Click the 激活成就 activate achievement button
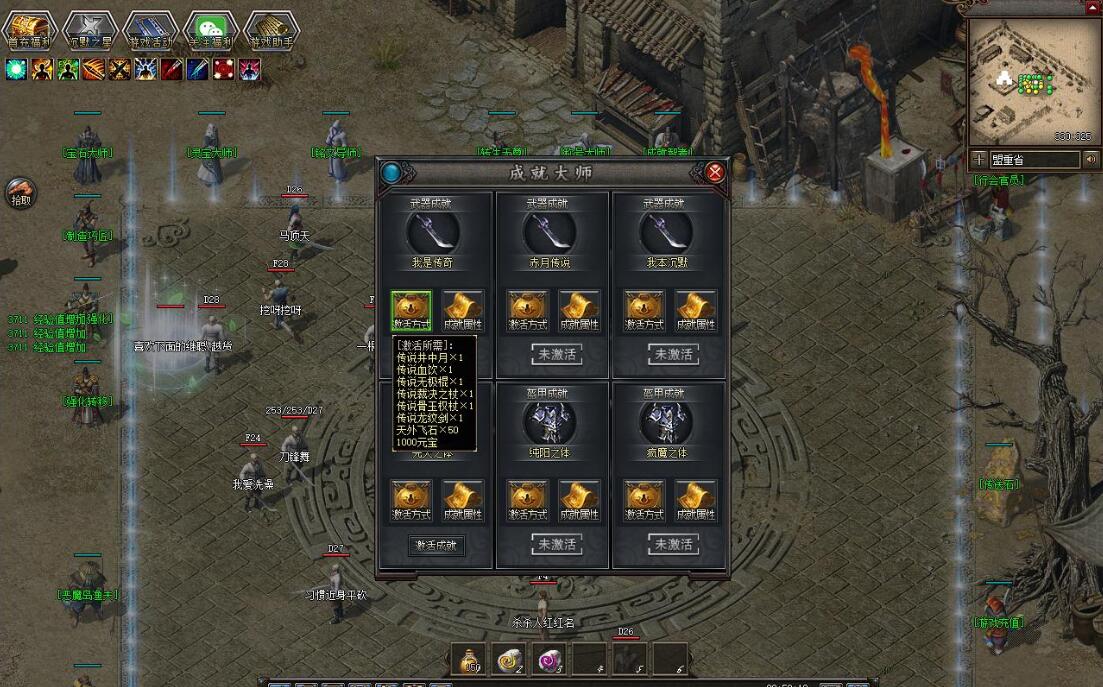 (x=437, y=545)
